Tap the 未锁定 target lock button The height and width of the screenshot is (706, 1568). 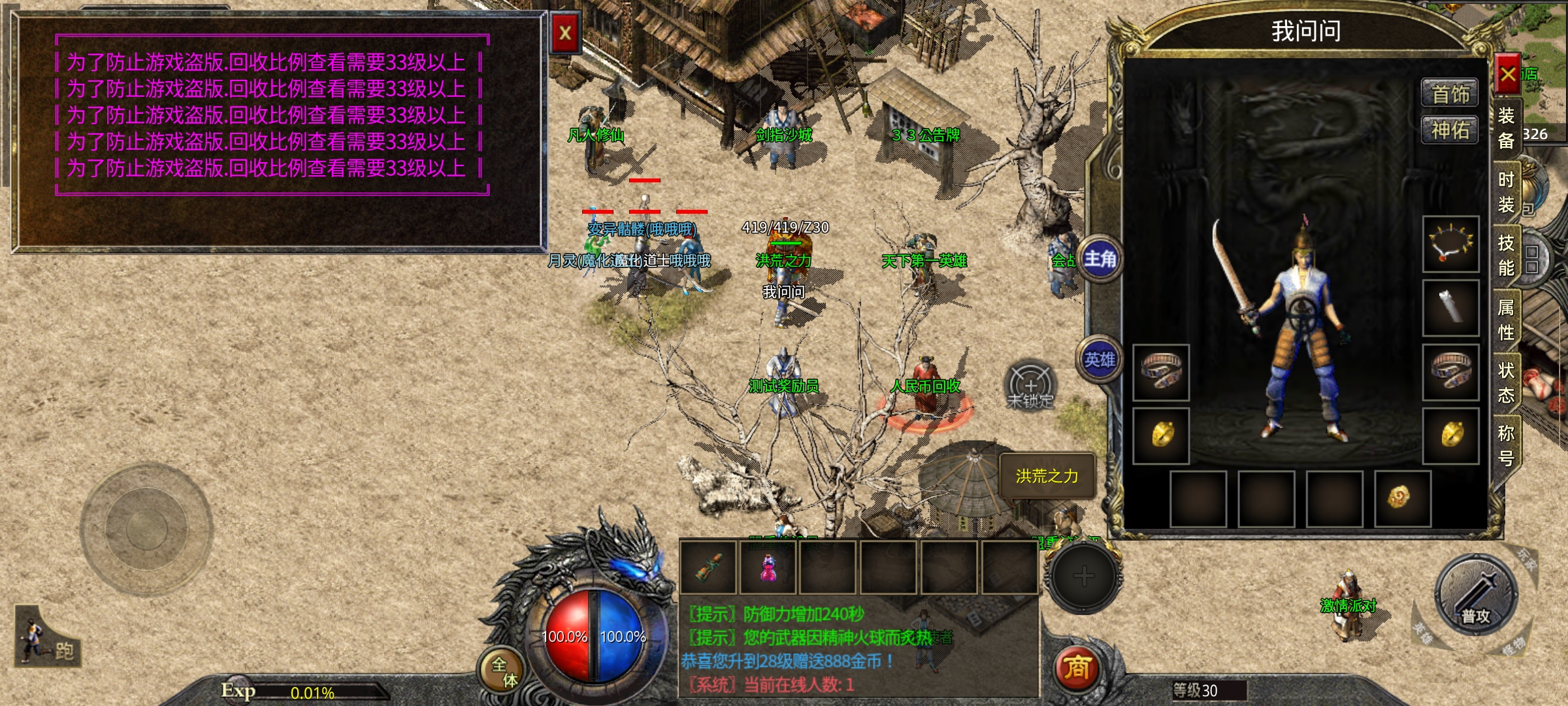pyautogui.click(x=1030, y=386)
